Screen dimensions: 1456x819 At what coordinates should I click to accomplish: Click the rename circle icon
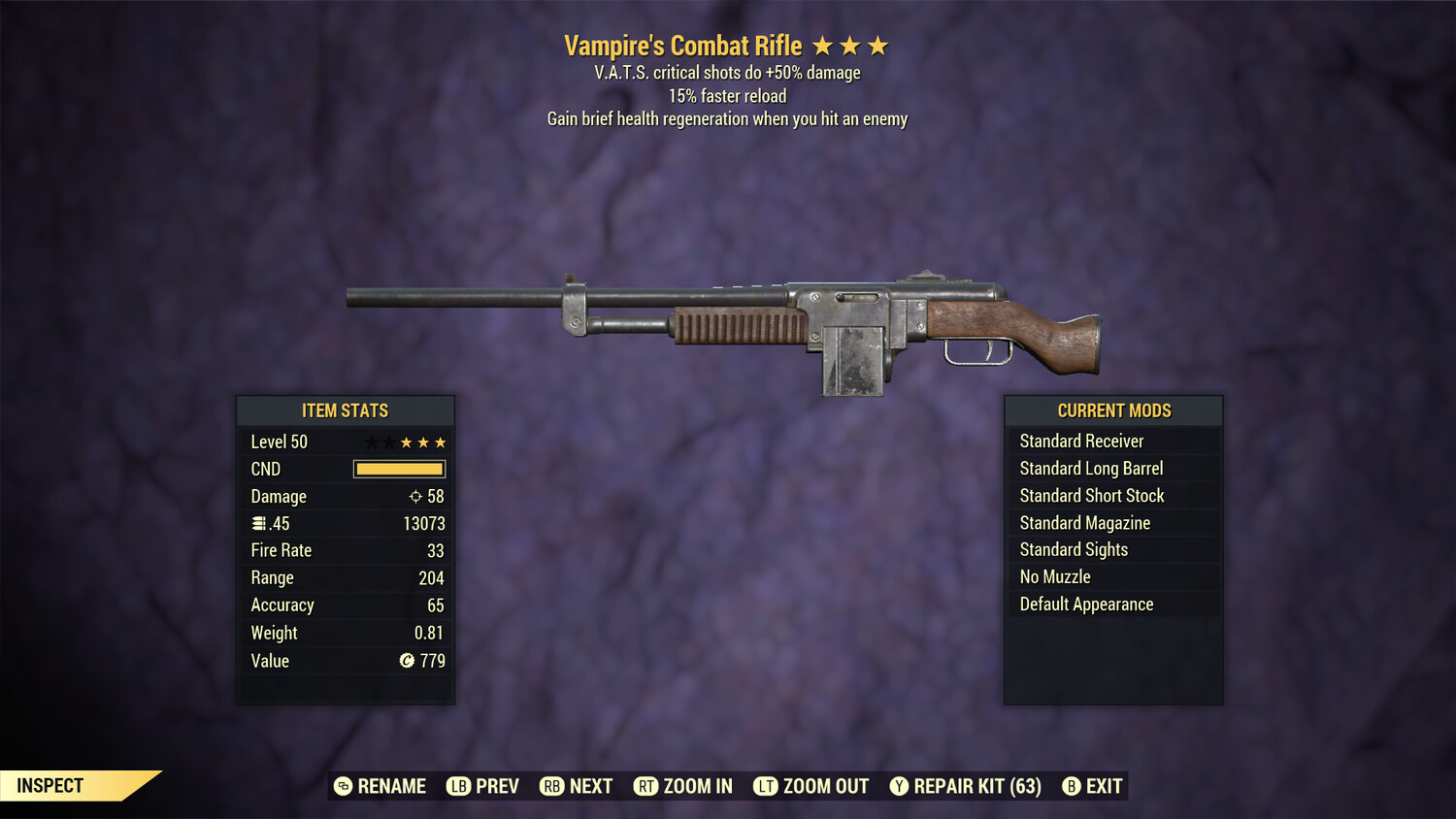[x=342, y=786]
